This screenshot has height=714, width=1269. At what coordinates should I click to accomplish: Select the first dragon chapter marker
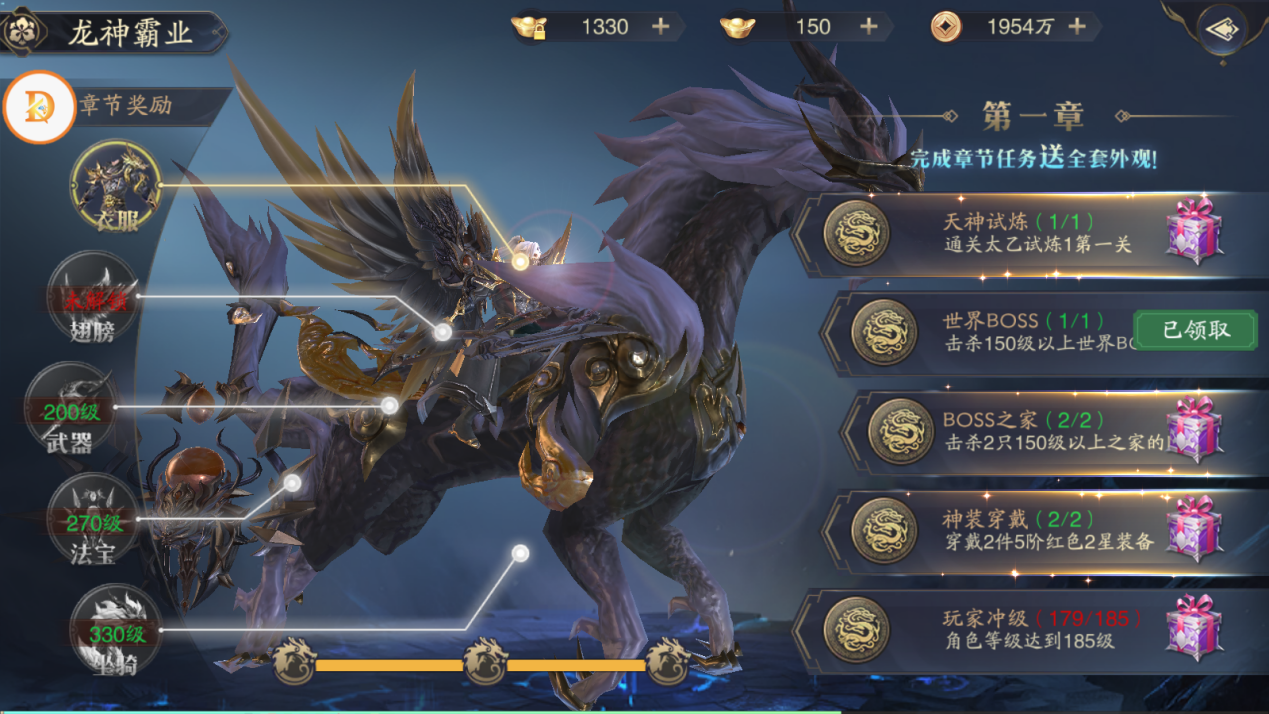294,662
